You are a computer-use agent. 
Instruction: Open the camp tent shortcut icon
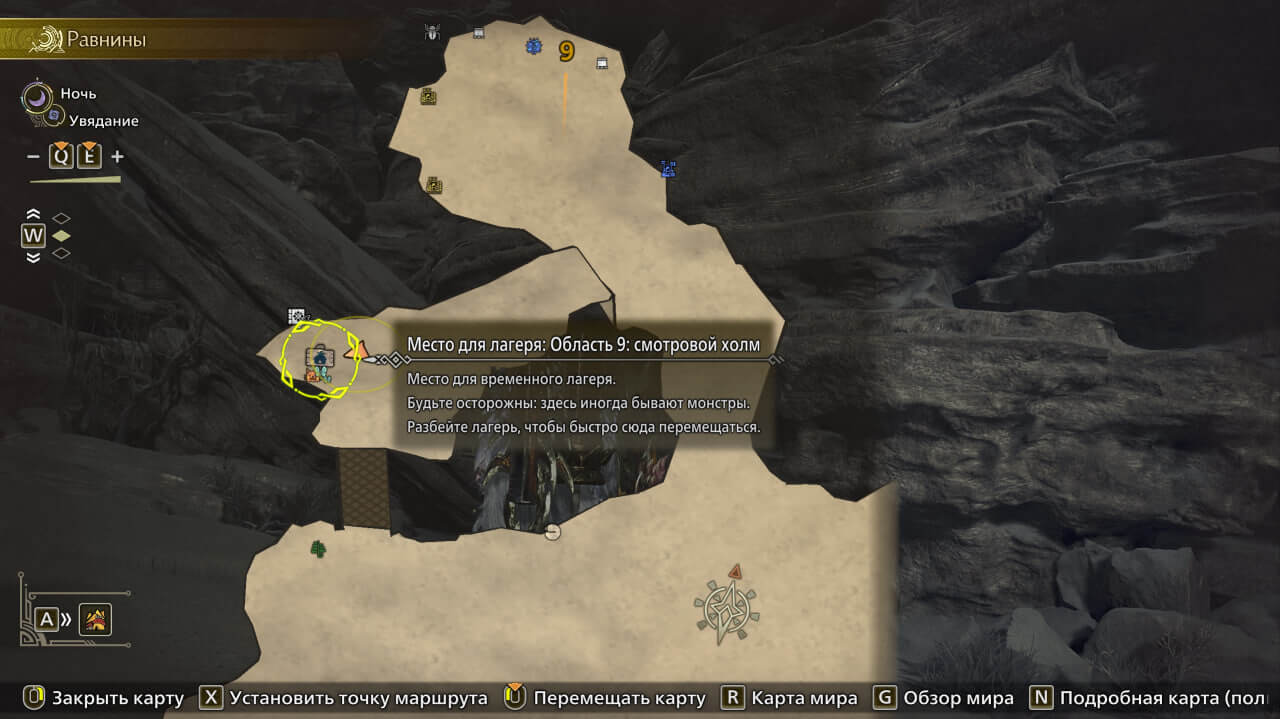point(96,620)
